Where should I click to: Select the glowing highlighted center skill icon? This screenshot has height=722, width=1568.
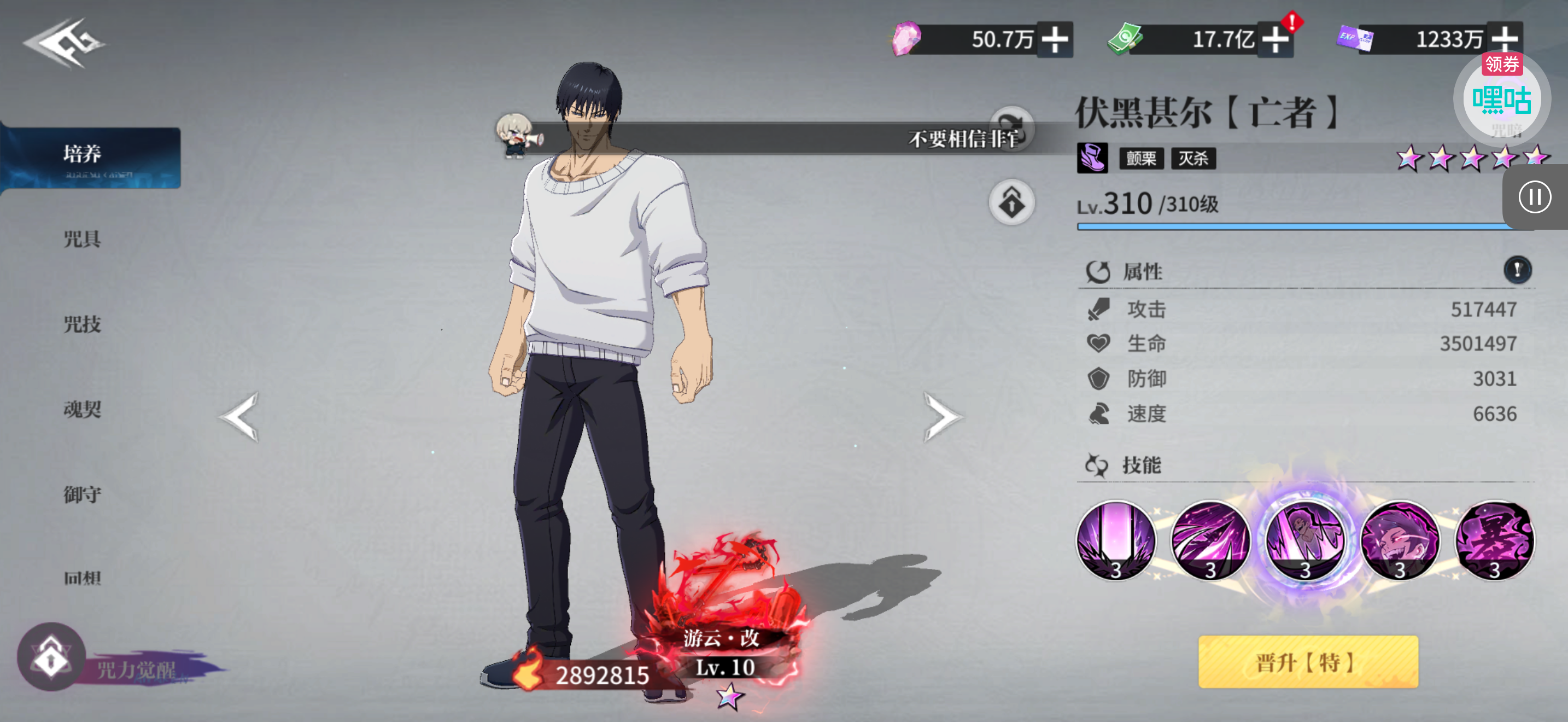1305,540
